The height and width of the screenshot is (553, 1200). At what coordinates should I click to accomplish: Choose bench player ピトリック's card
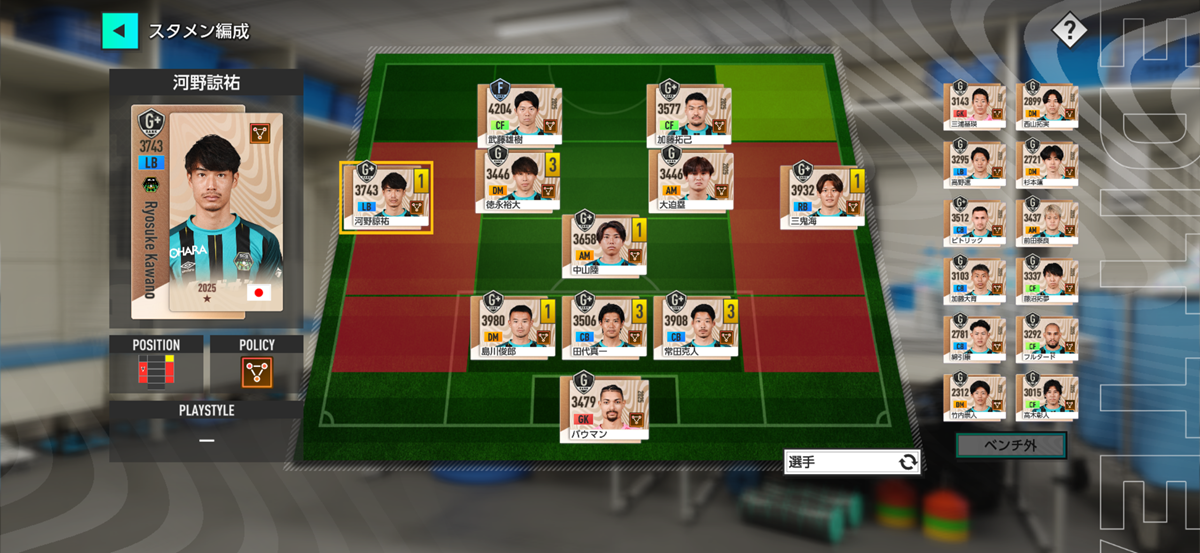(x=974, y=223)
